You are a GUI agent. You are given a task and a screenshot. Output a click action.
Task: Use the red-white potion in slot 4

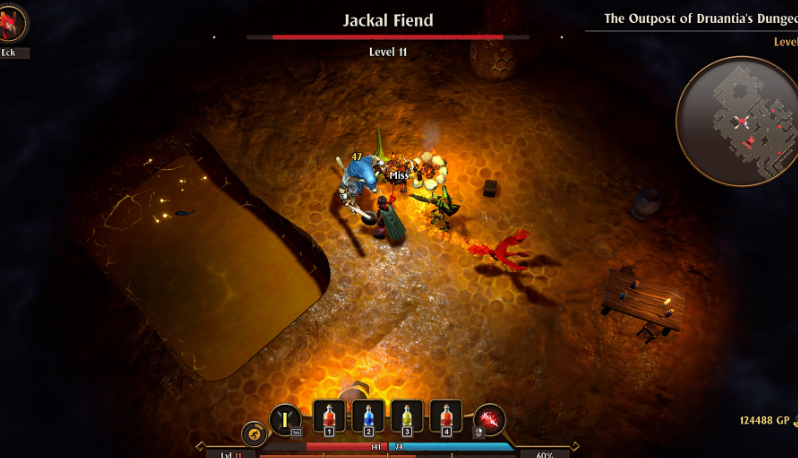(446, 418)
